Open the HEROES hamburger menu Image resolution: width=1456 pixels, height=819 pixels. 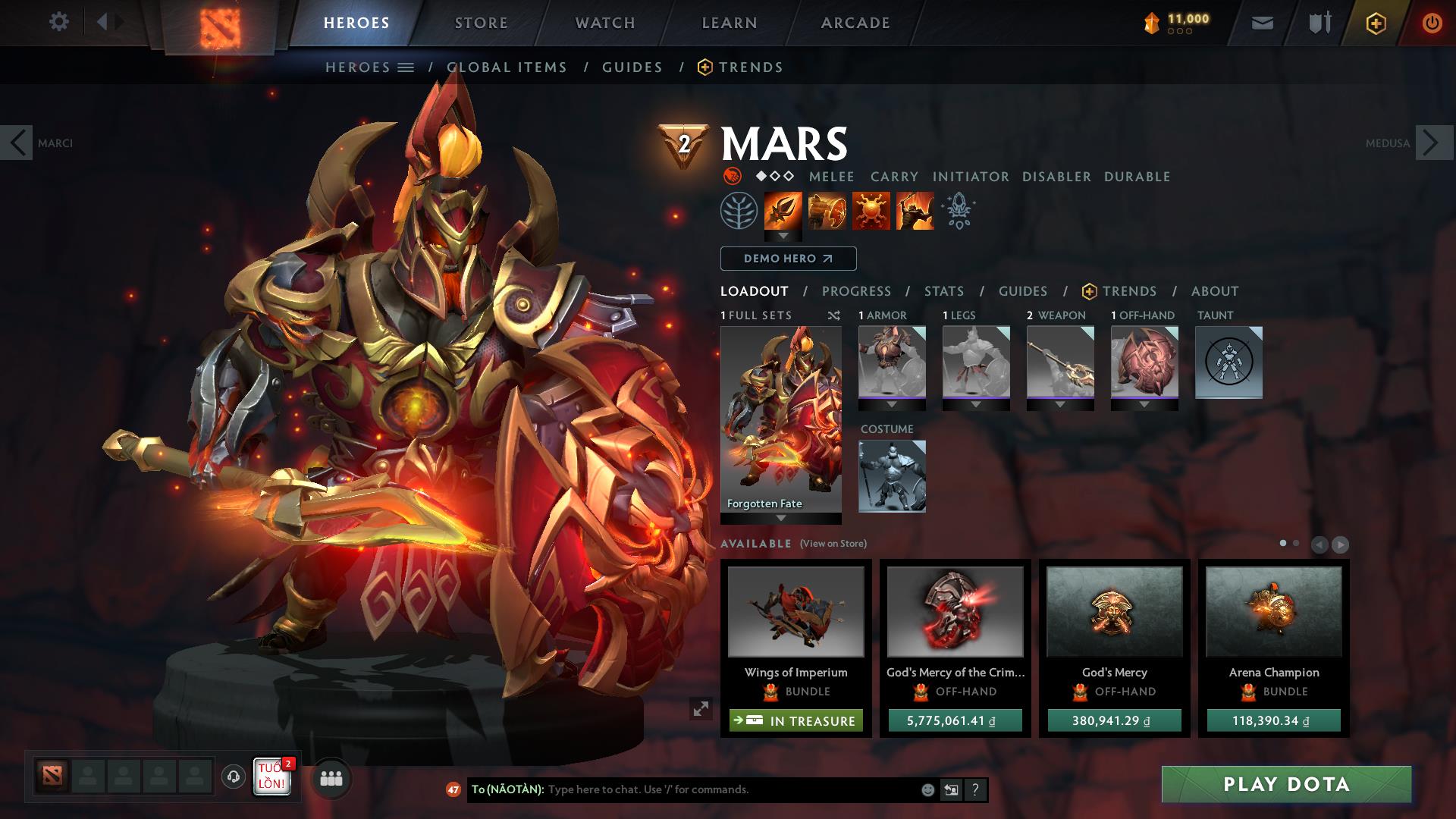pyautogui.click(x=406, y=67)
